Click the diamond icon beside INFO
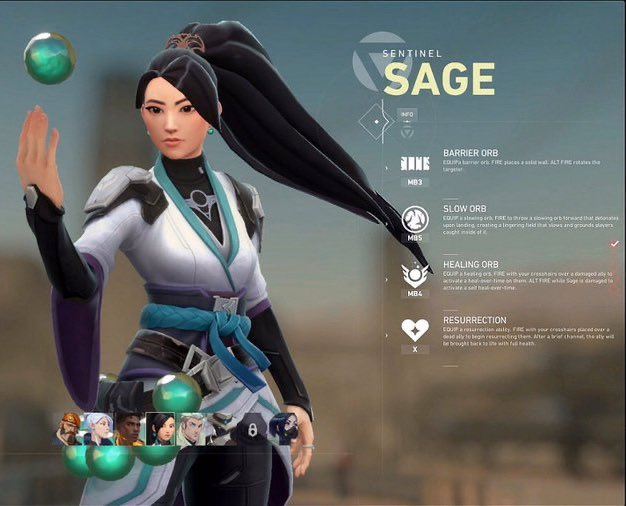The image size is (626, 506). (377, 121)
